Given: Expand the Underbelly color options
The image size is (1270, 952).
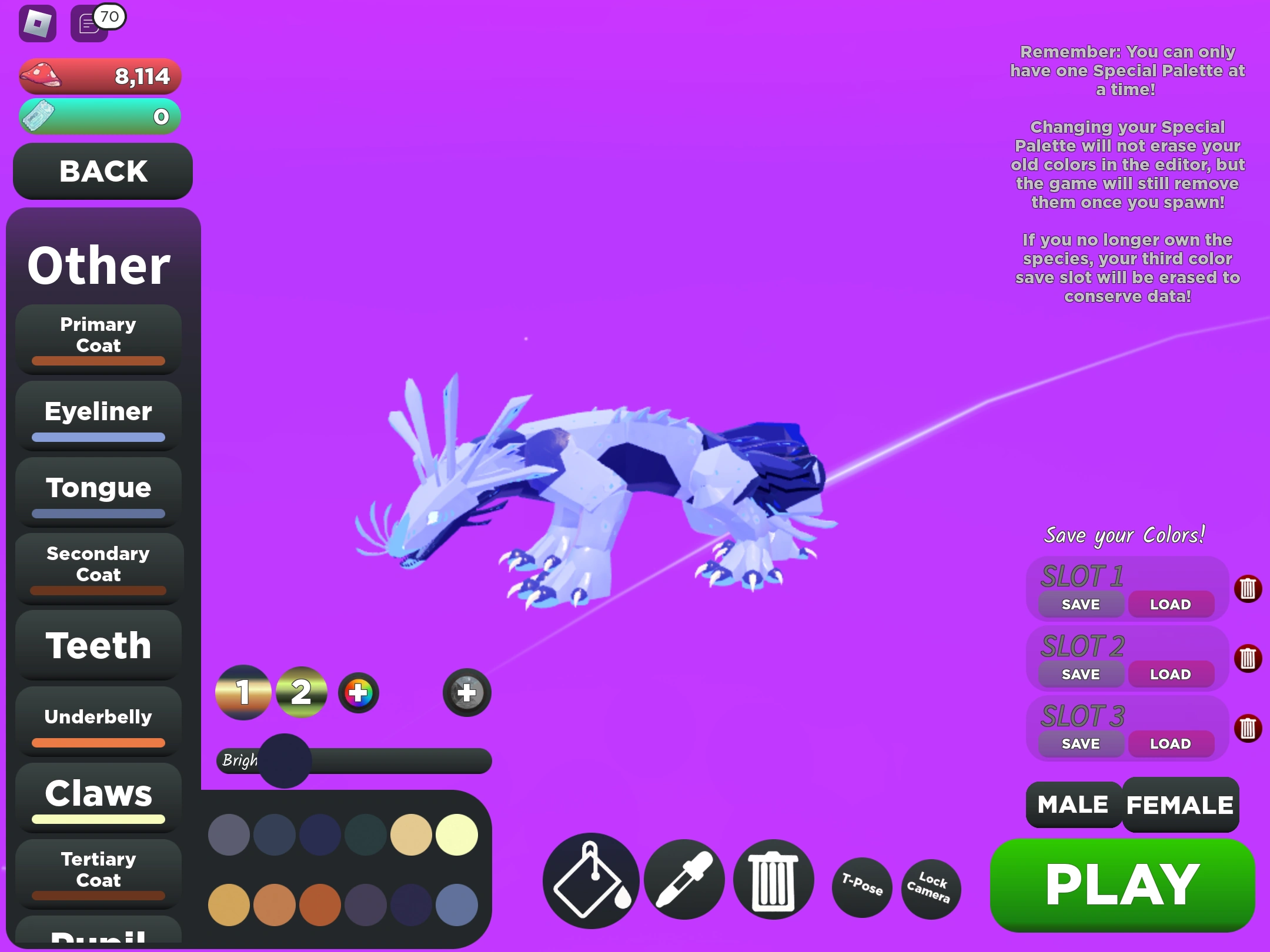Looking at the screenshot, I should pos(98,718).
